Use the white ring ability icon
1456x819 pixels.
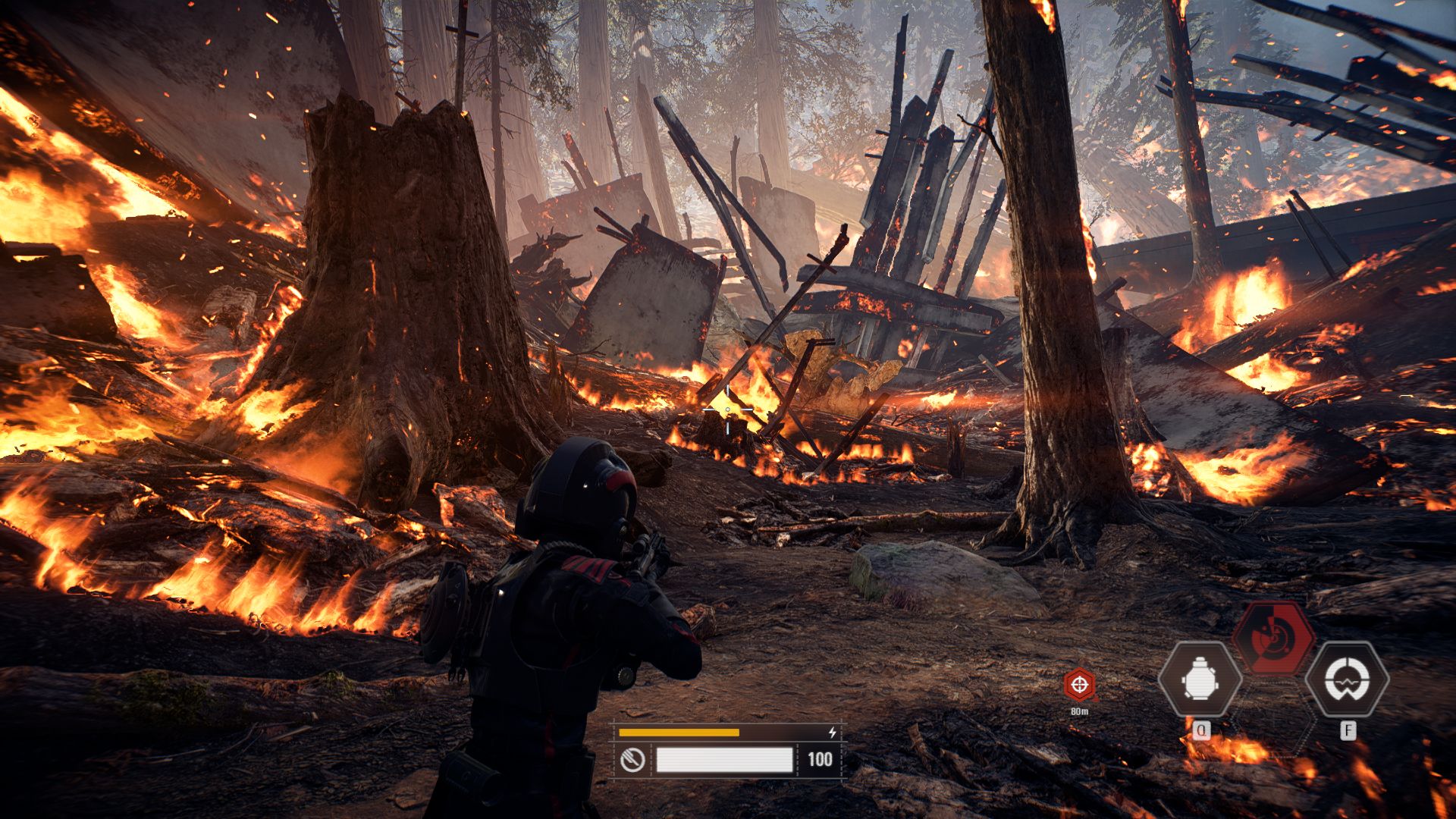pyautogui.click(x=1347, y=679)
